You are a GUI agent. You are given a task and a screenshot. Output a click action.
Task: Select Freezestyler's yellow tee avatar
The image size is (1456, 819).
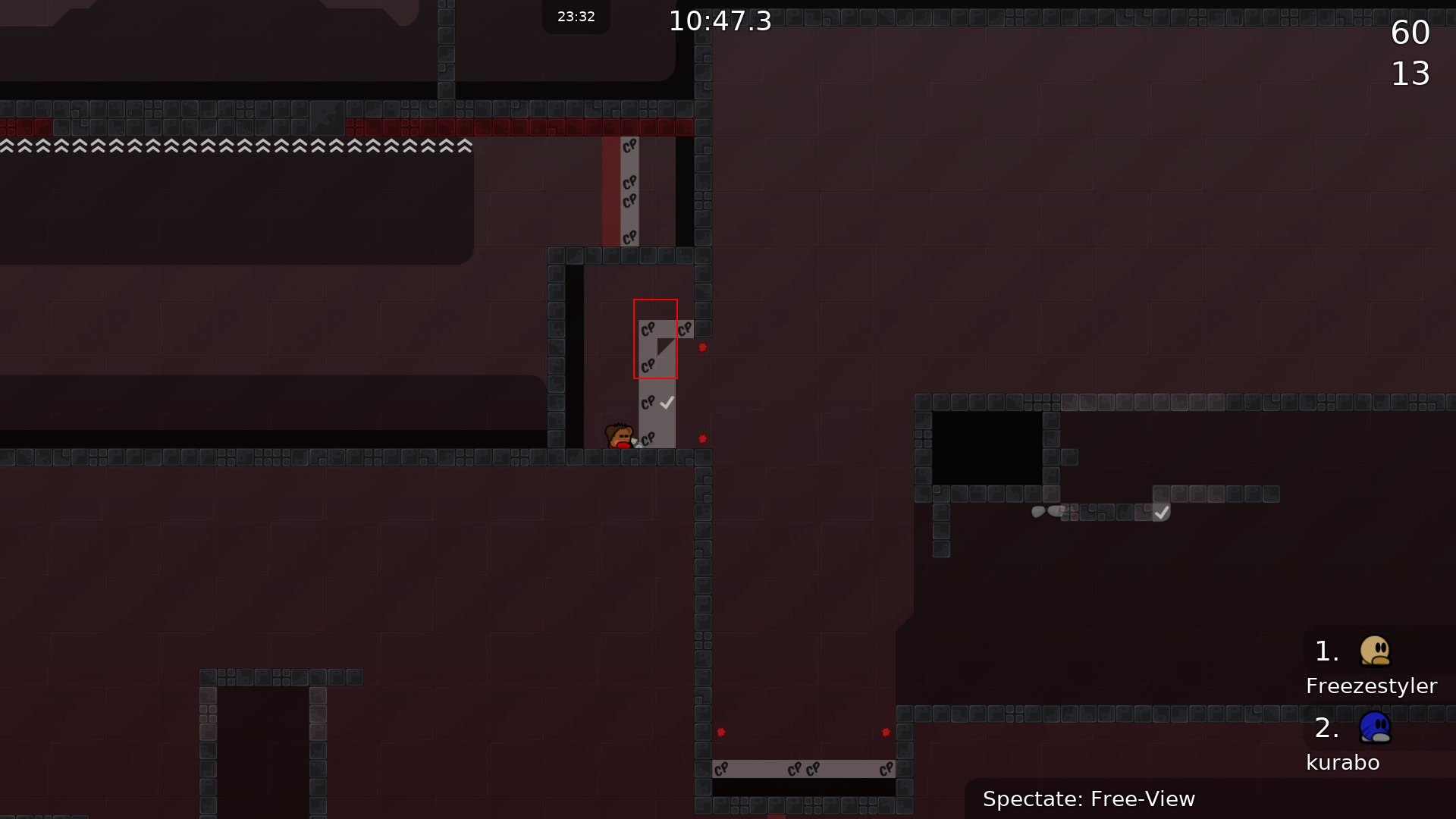pyautogui.click(x=1376, y=651)
